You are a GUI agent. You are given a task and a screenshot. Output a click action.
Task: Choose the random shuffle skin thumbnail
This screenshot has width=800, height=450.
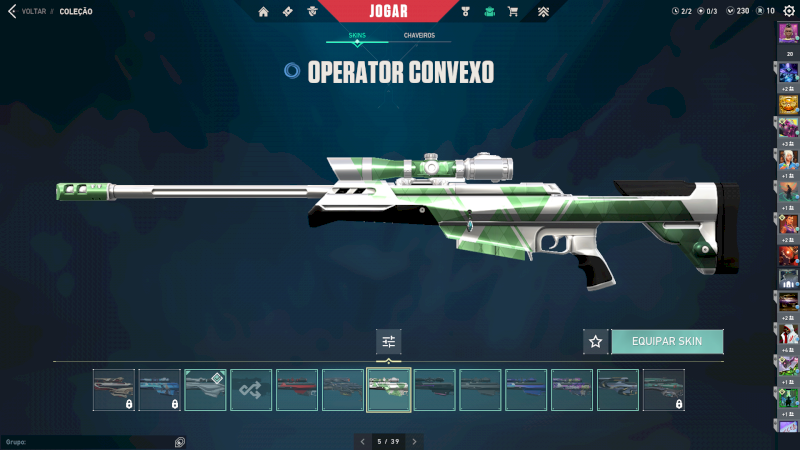pyautogui.click(x=251, y=390)
